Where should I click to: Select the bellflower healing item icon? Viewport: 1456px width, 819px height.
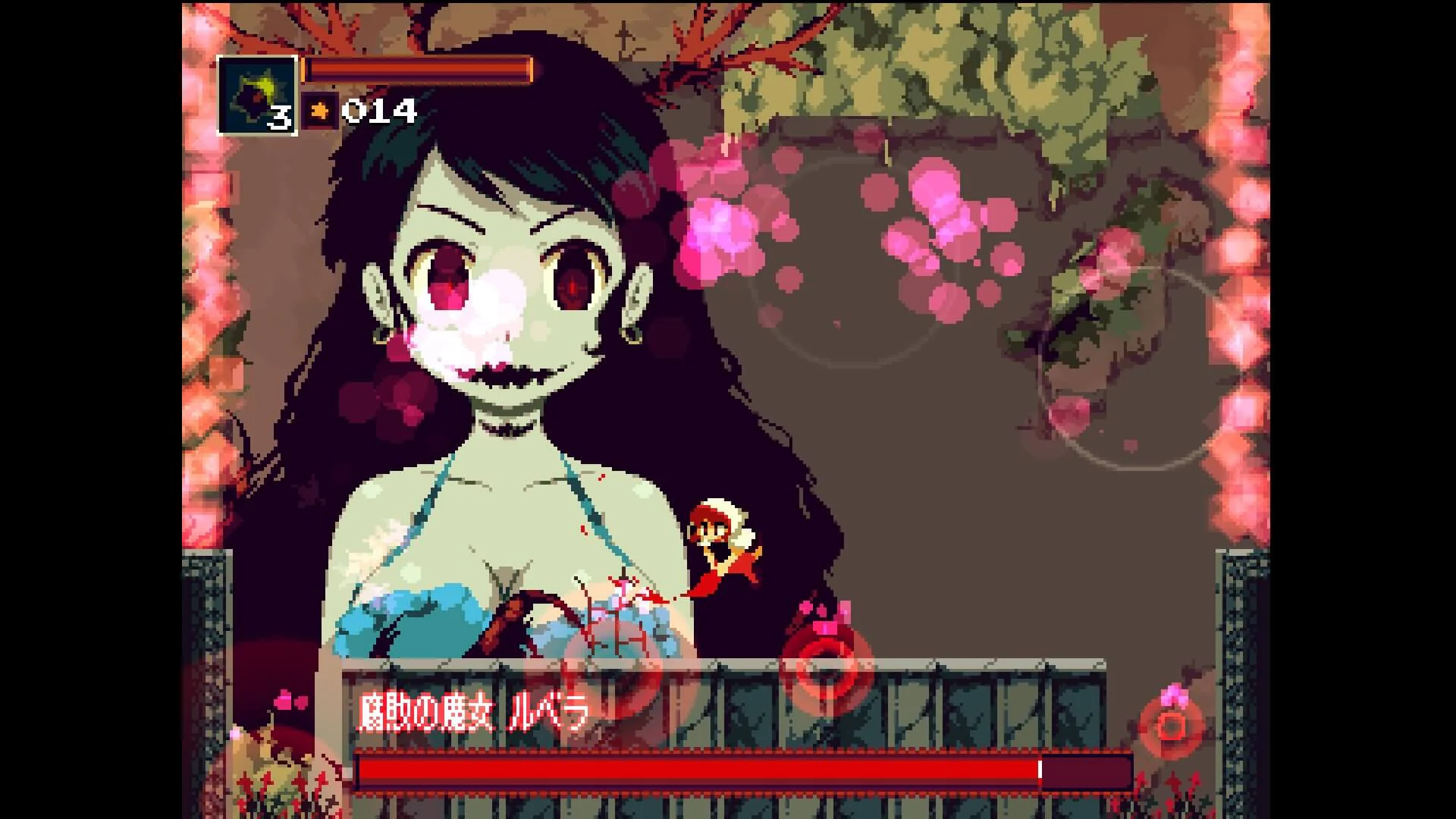(256, 89)
